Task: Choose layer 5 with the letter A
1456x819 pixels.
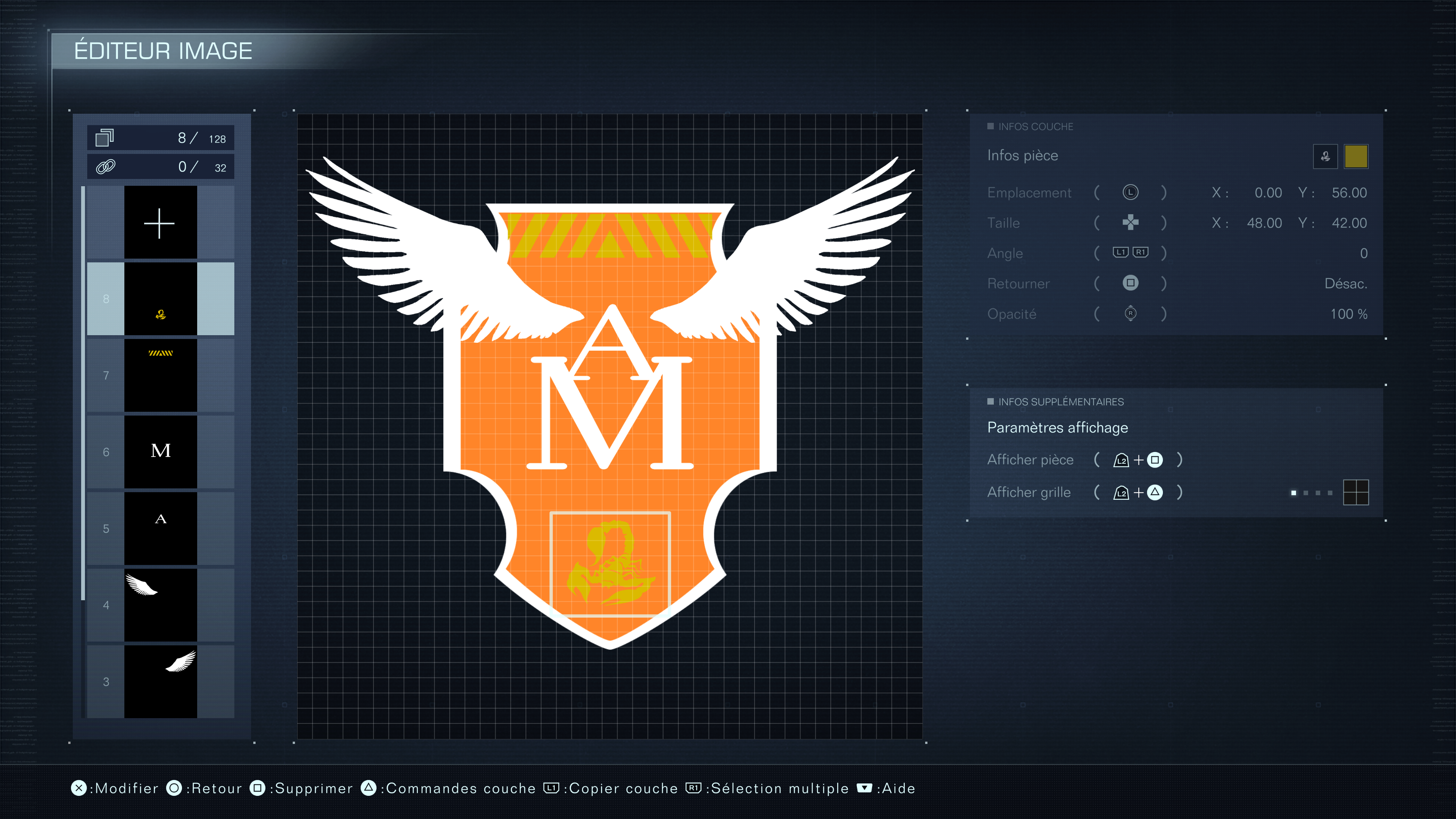Action: pos(160,529)
